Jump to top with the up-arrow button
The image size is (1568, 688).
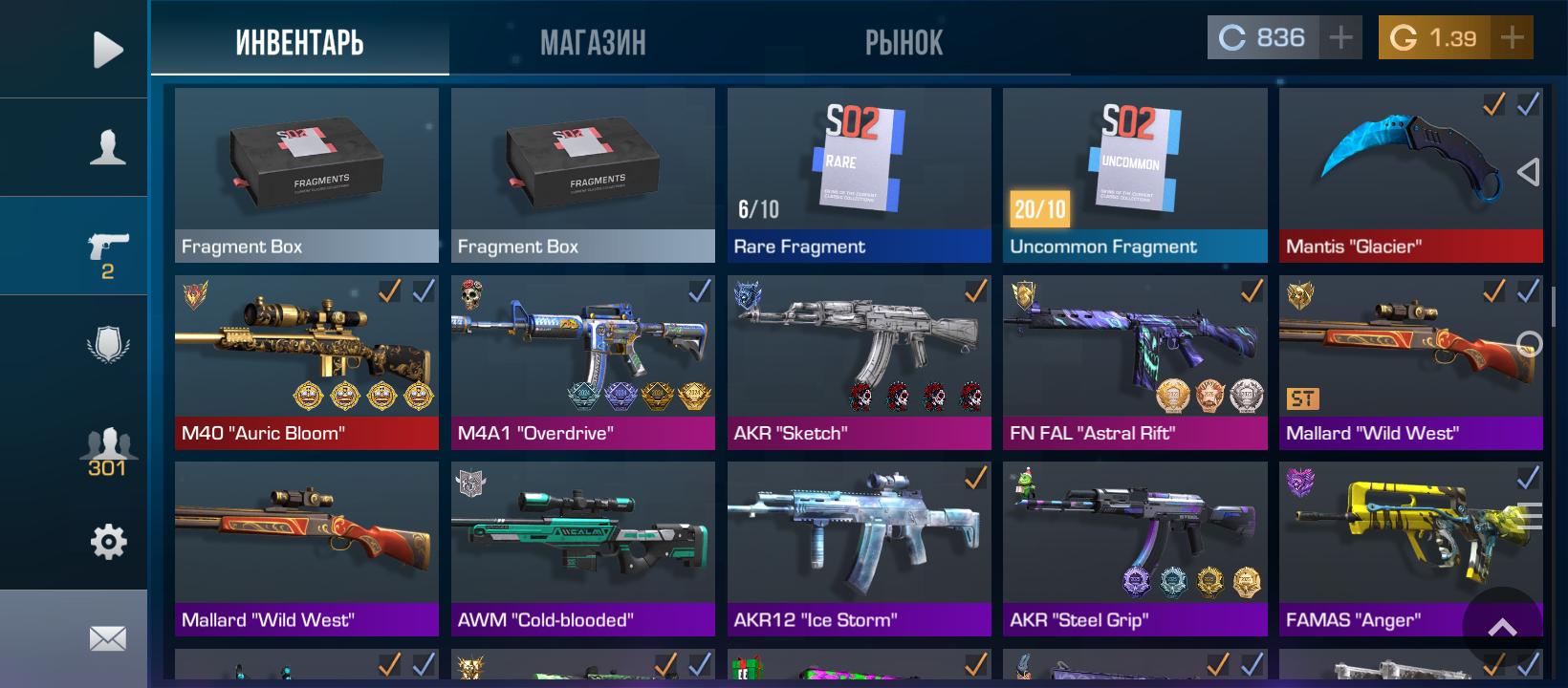coord(1502,627)
